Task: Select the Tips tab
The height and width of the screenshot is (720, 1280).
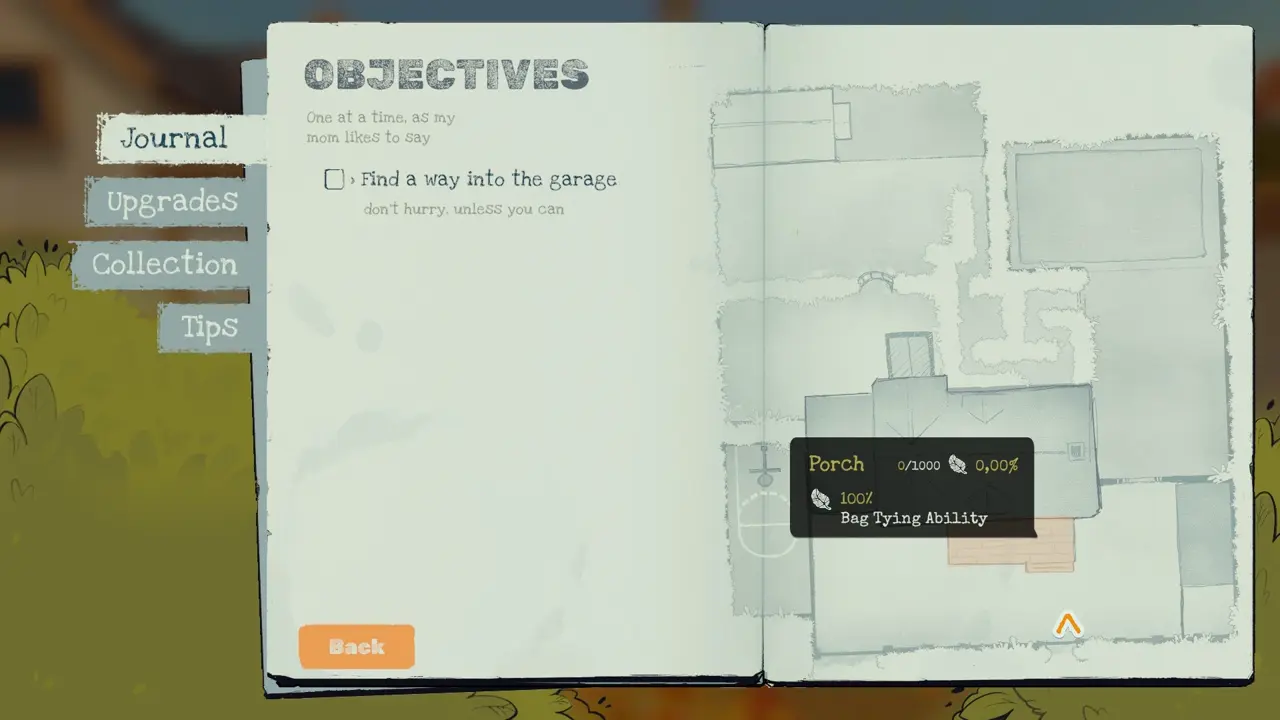Action: click(x=209, y=327)
